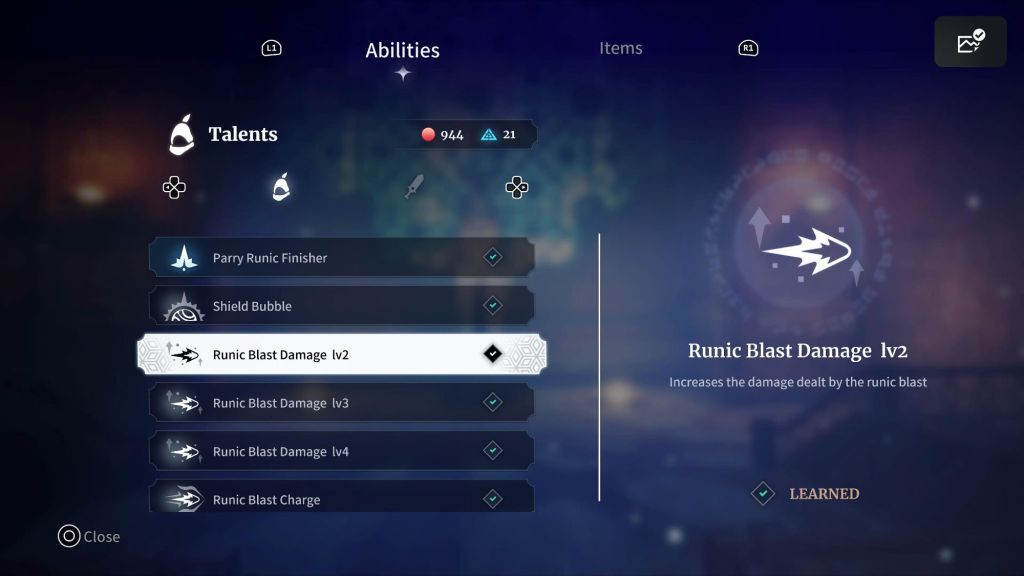Select Runic Blast Damage lv2 talent
This screenshot has height=576, width=1024.
pyautogui.click(x=341, y=354)
